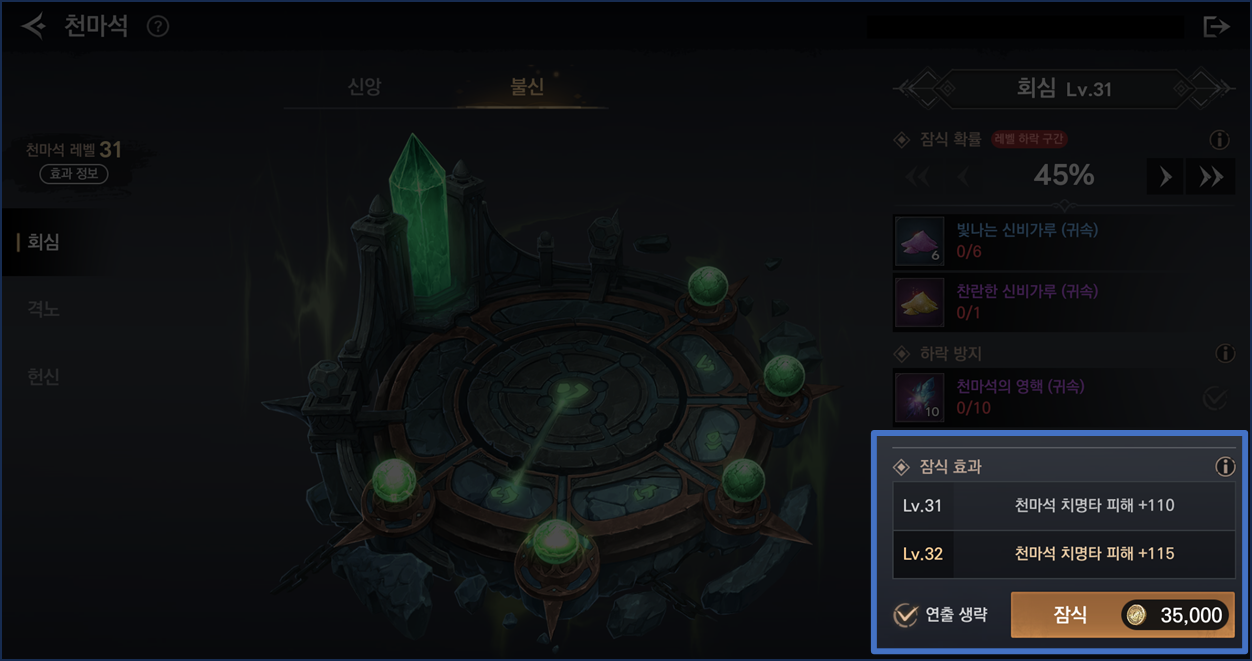Select 회심 in the left menu
1252x661 pixels.
(x=44, y=242)
